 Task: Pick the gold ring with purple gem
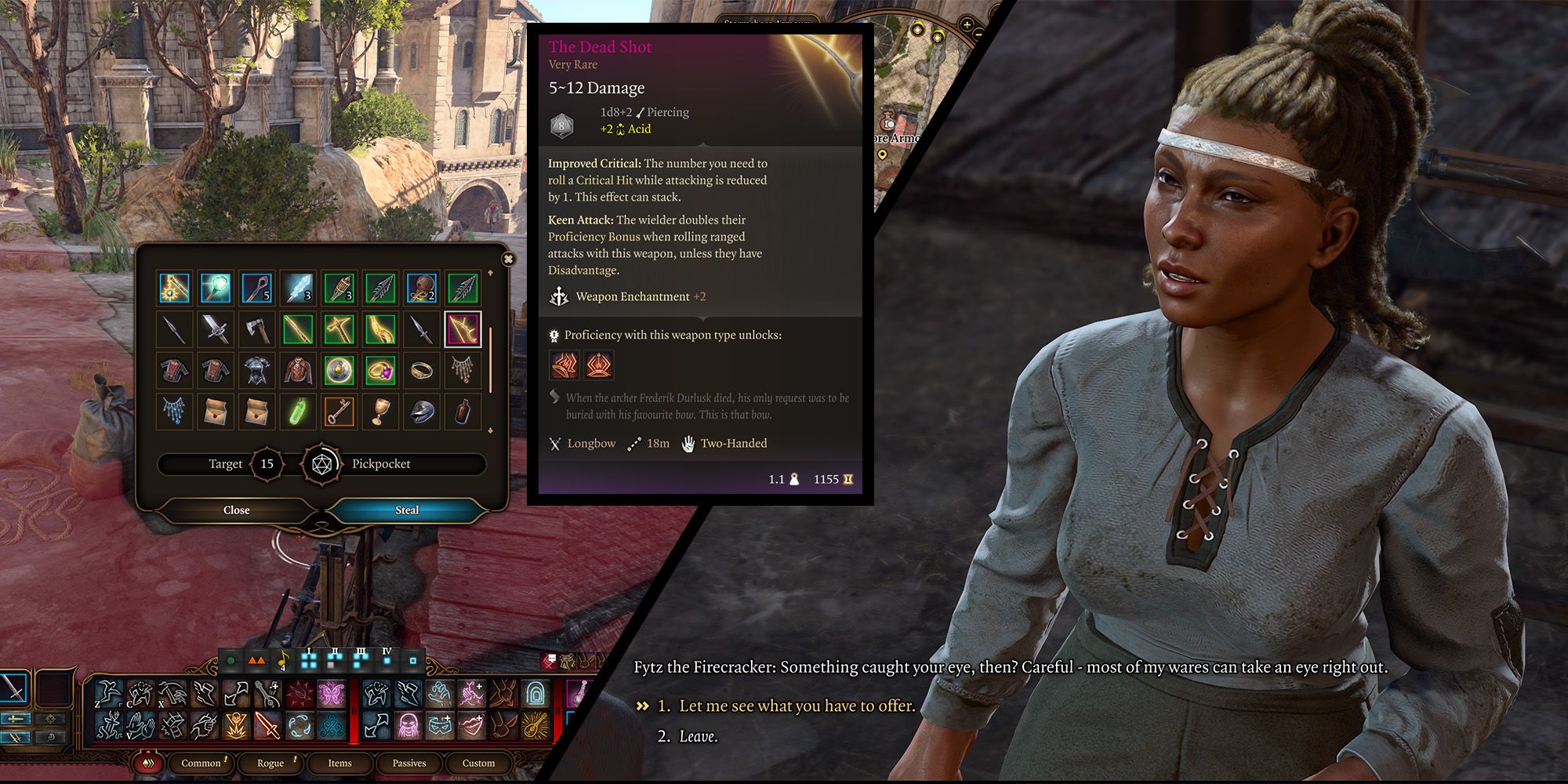point(380,370)
